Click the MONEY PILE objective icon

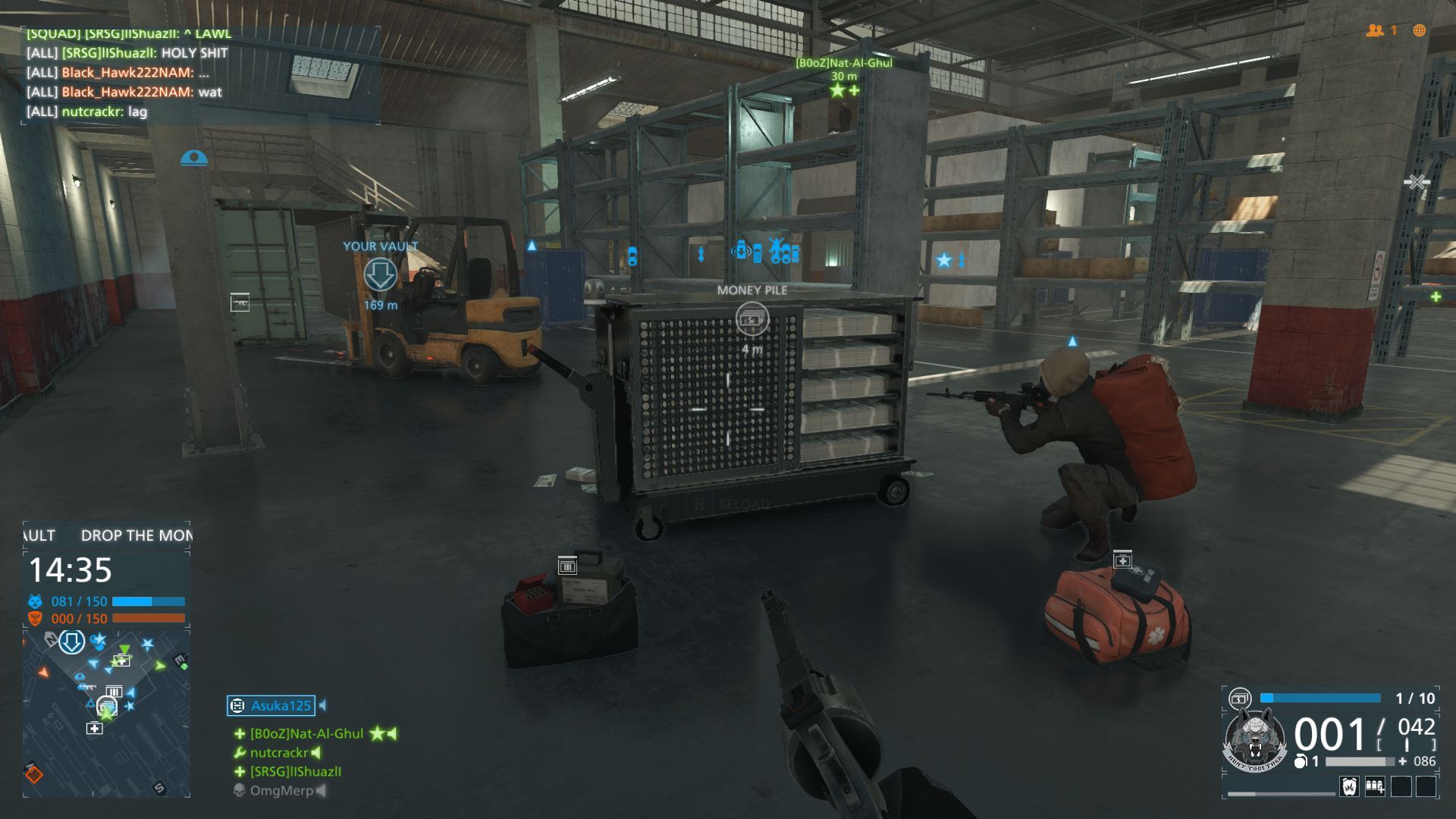pyautogui.click(x=752, y=319)
